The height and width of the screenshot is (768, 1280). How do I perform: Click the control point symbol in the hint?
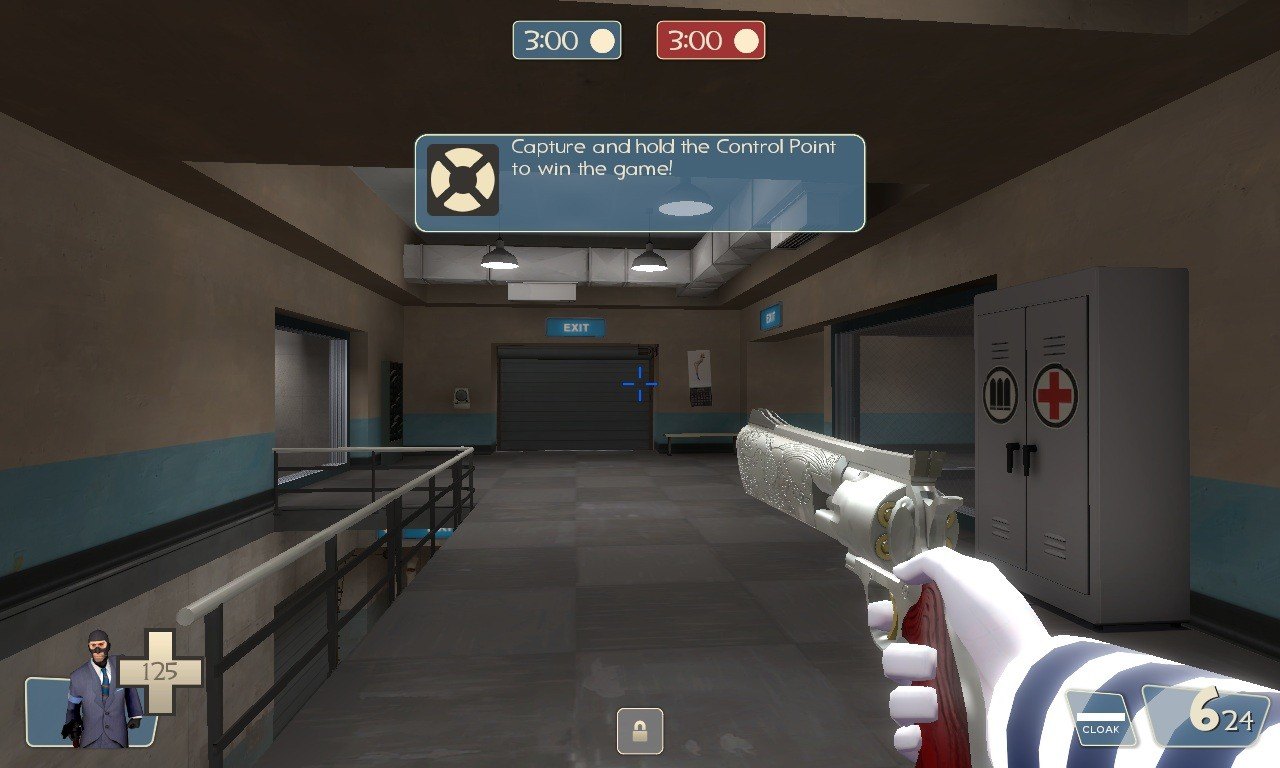pyautogui.click(x=462, y=180)
